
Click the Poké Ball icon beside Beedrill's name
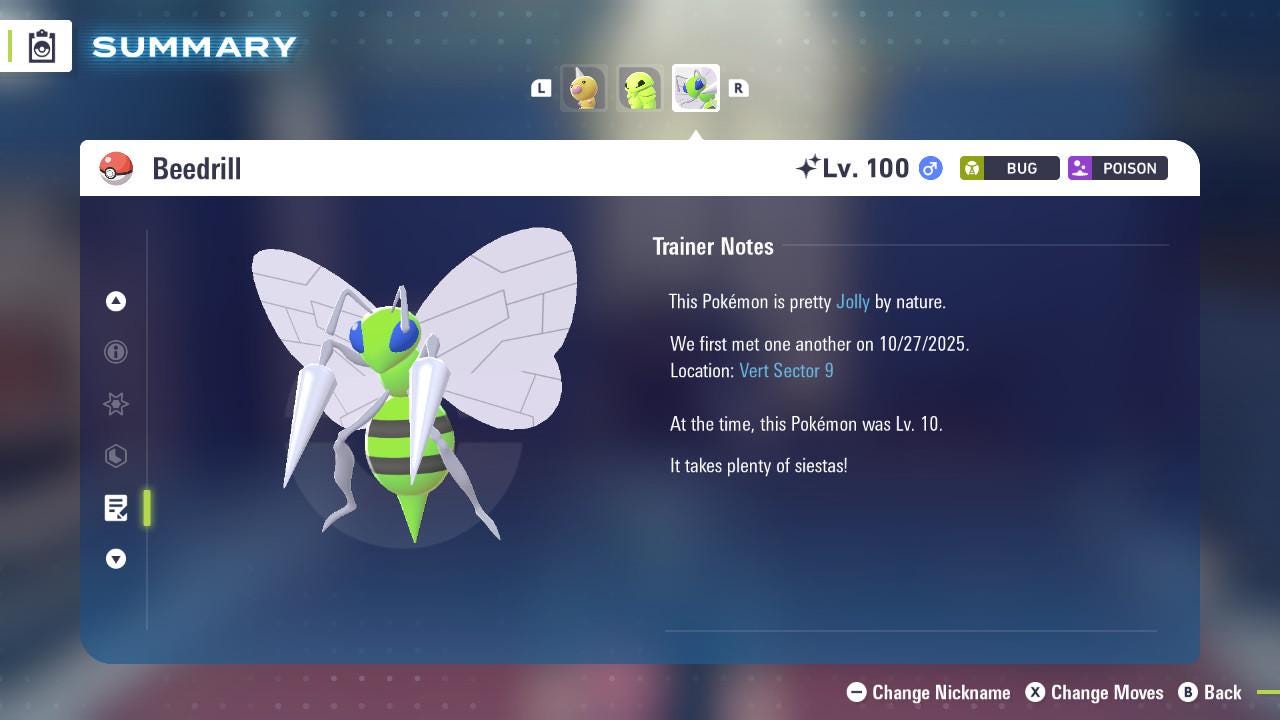116,168
